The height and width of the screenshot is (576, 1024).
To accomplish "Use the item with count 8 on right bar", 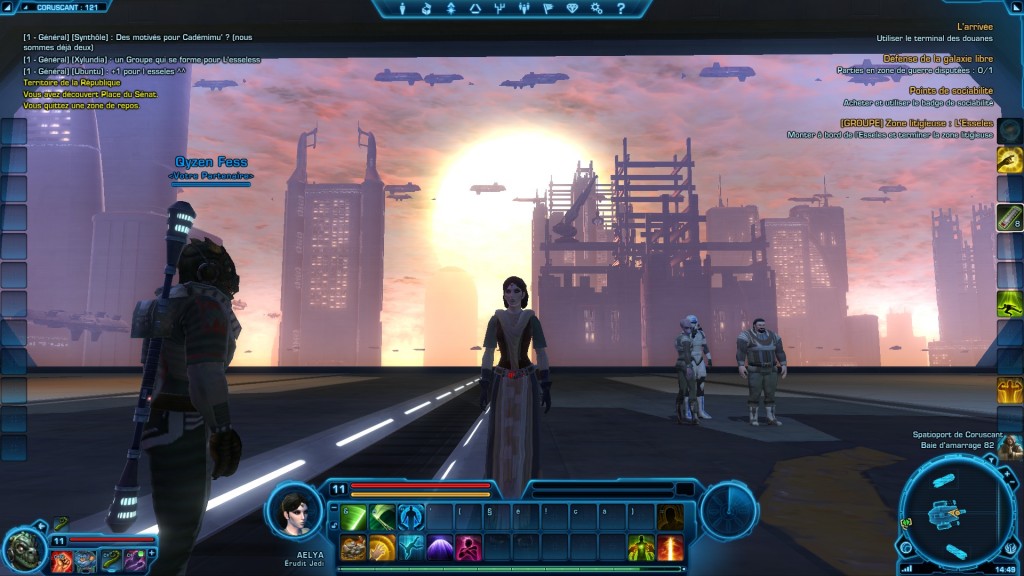I will point(1009,217).
